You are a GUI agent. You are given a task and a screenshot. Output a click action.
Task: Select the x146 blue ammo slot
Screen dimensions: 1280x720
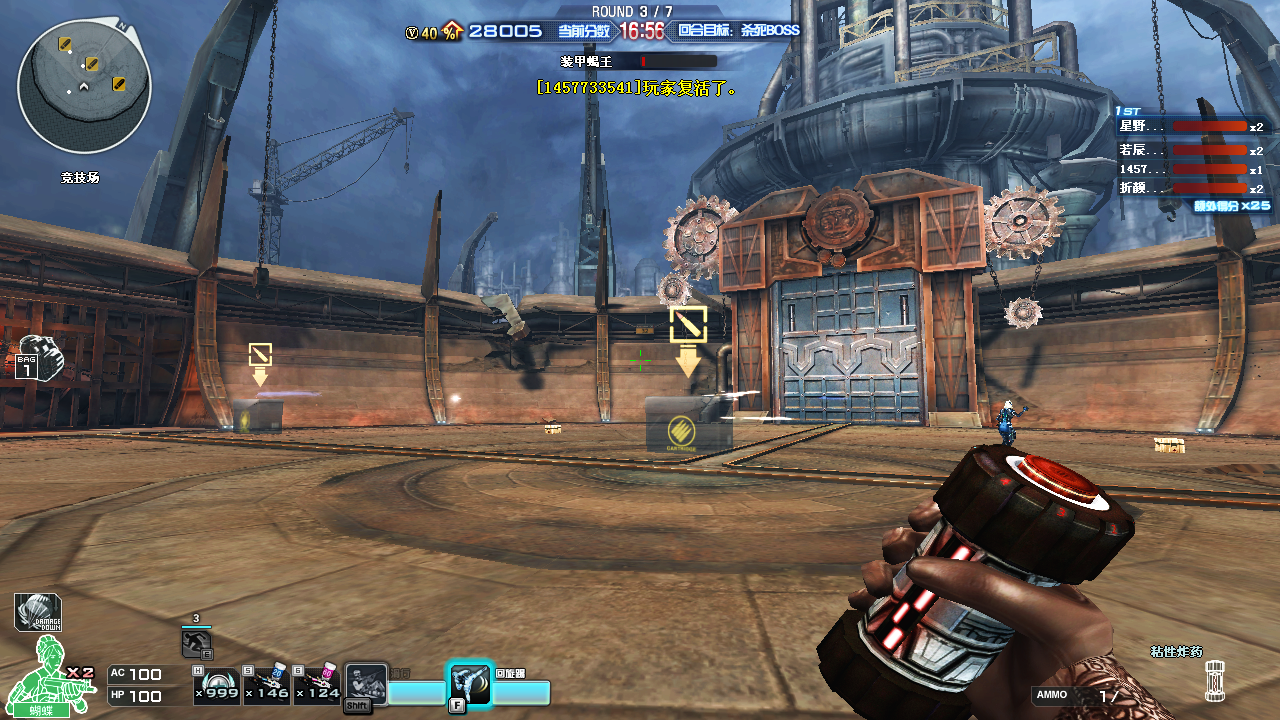(267, 686)
